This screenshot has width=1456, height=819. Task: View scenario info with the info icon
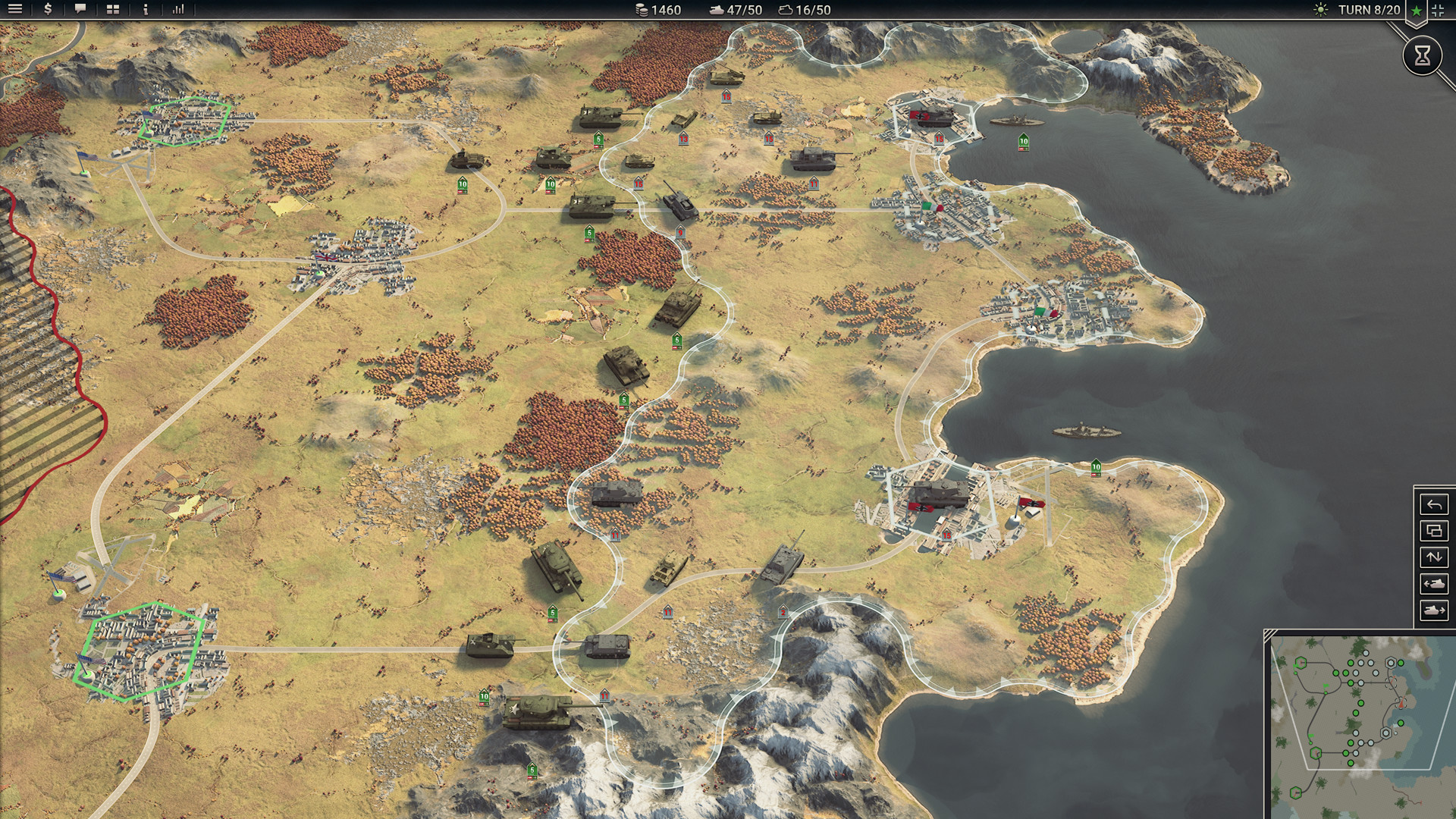pos(144,10)
